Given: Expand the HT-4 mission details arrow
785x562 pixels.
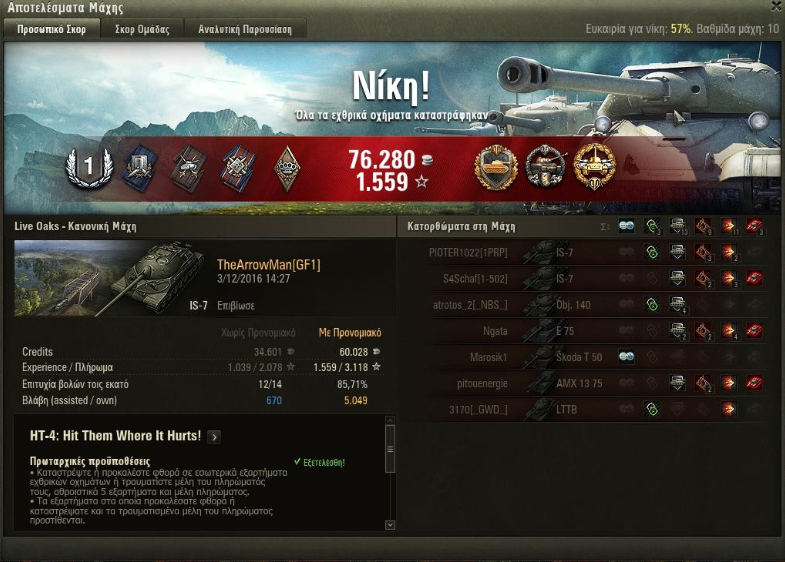Looking at the screenshot, I should [215, 437].
